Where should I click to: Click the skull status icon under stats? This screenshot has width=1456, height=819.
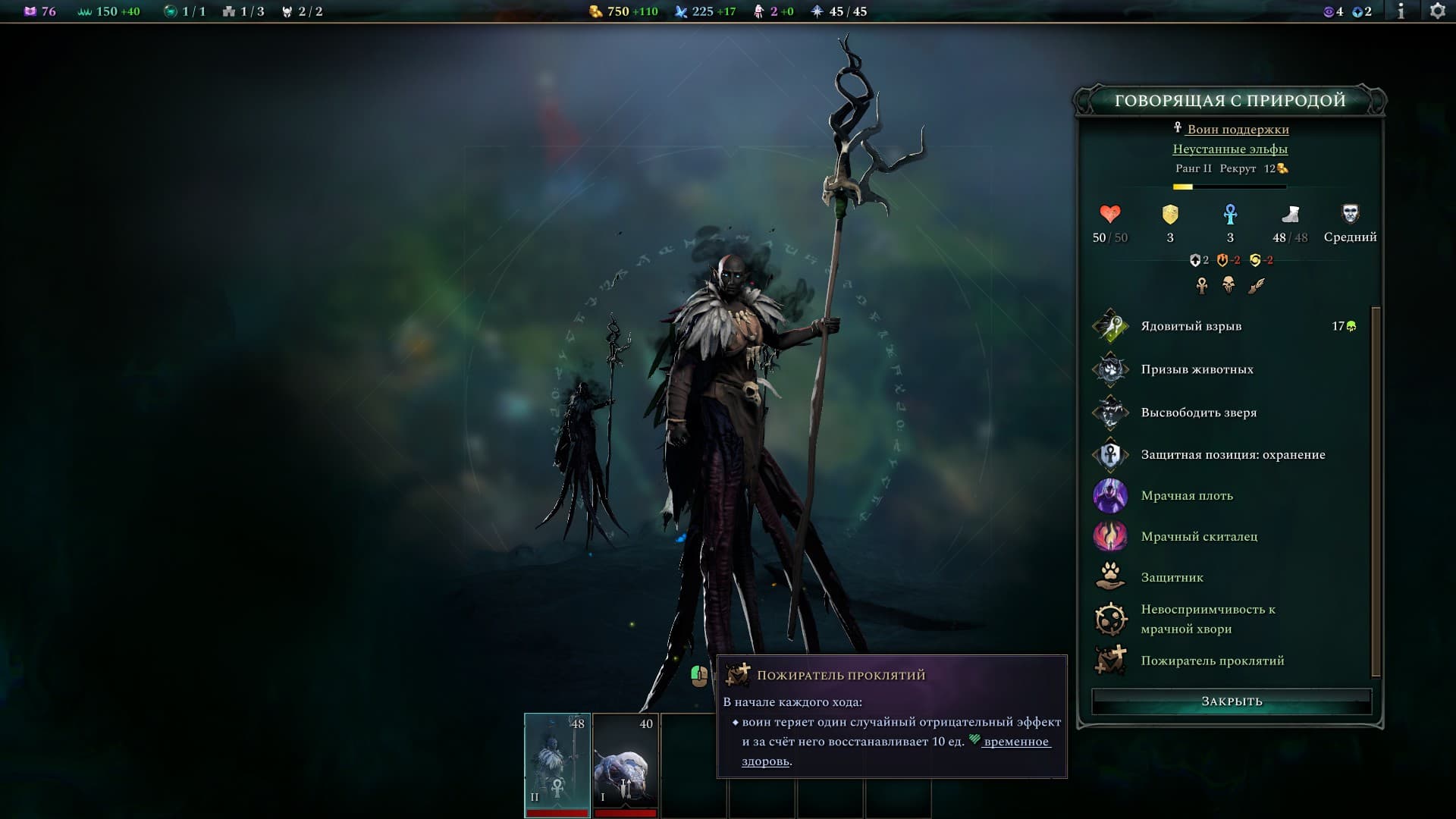click(1228, 285)
